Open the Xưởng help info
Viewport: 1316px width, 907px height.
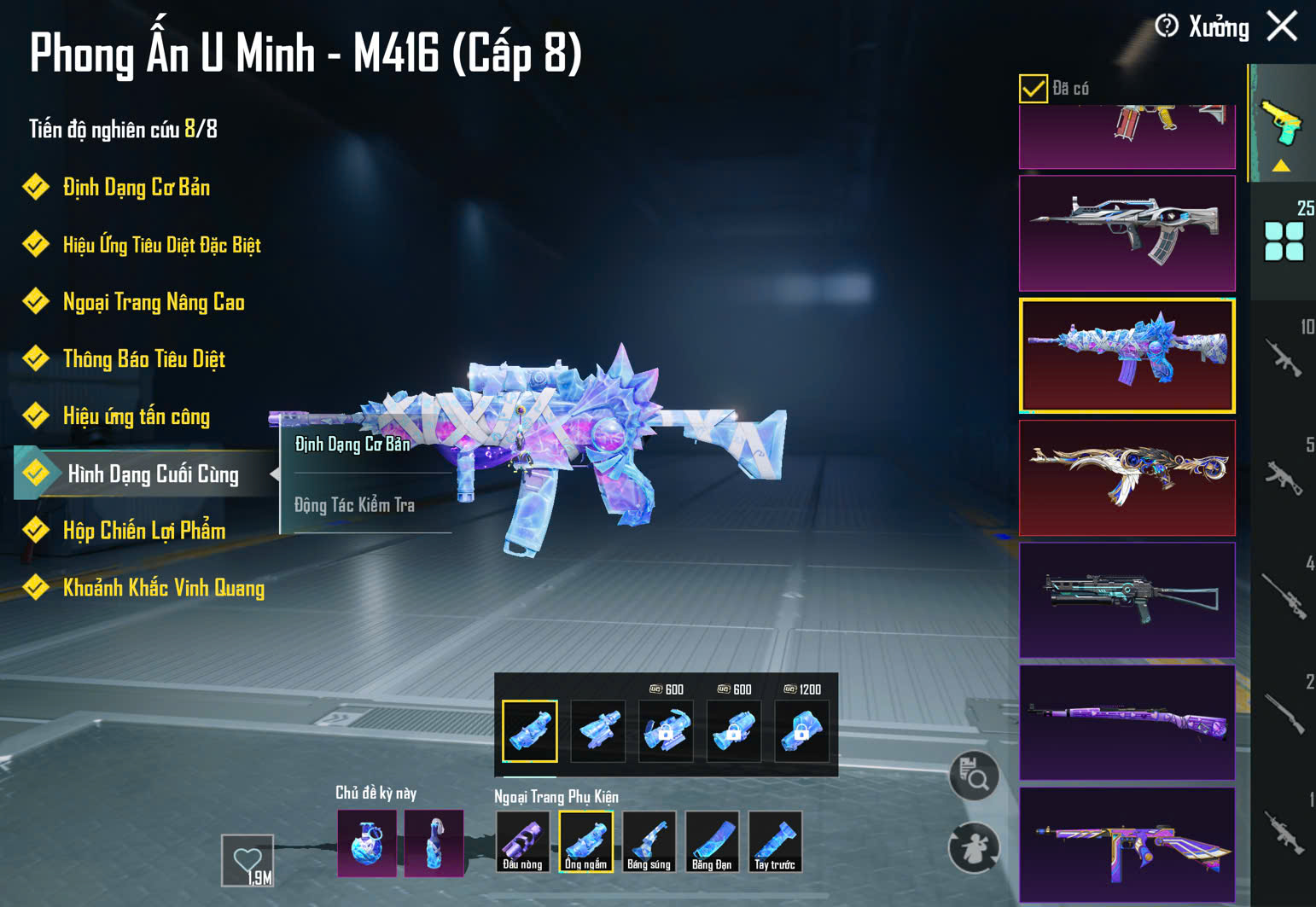[x=1167, y=26]
